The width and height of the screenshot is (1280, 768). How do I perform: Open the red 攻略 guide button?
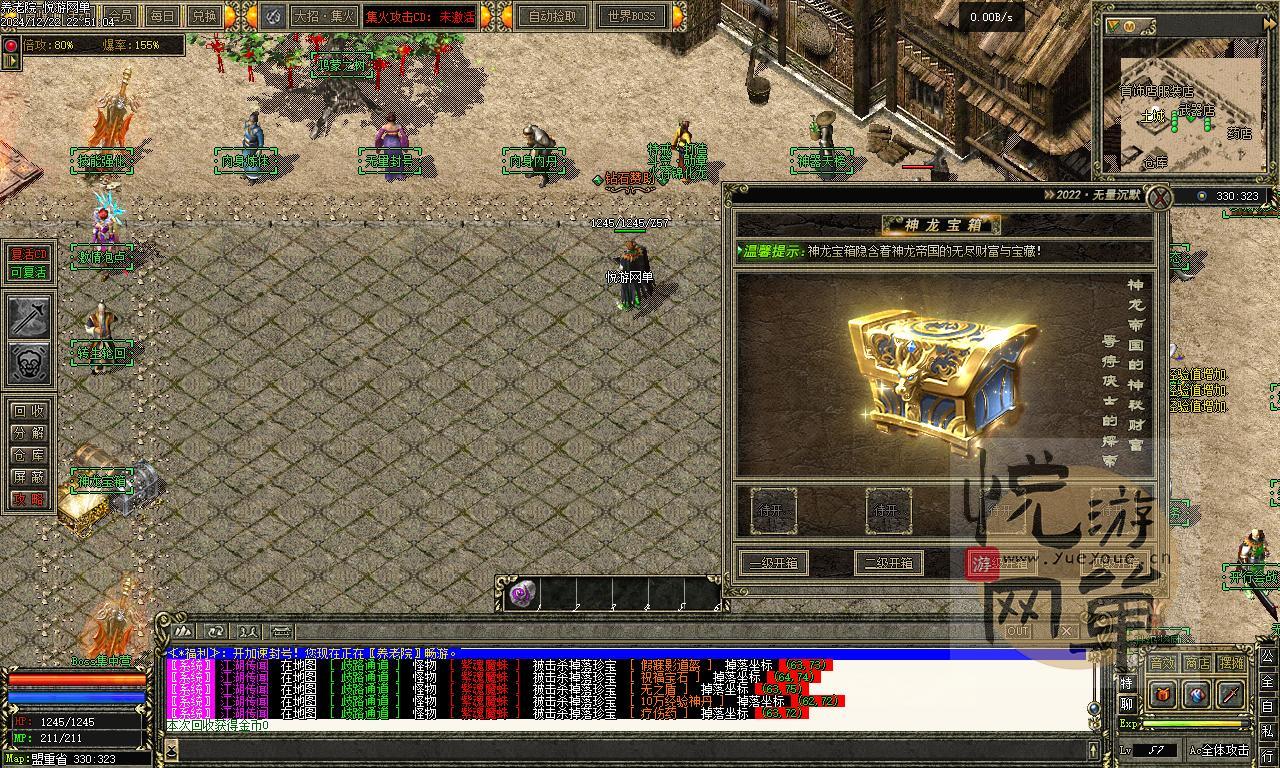(x=28, y=499)
